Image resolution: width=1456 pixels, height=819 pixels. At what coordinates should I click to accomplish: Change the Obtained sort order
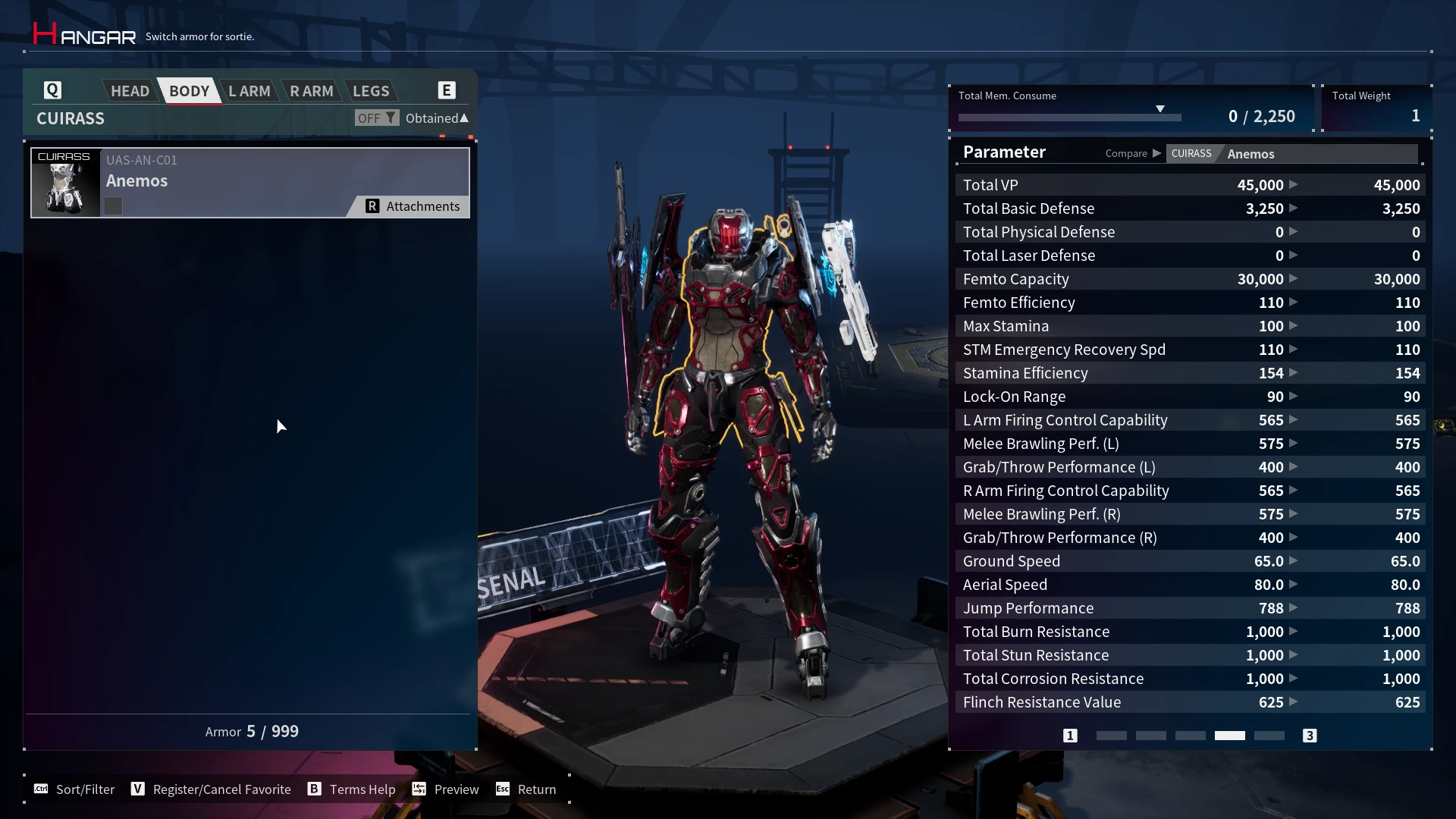[437, 118]
